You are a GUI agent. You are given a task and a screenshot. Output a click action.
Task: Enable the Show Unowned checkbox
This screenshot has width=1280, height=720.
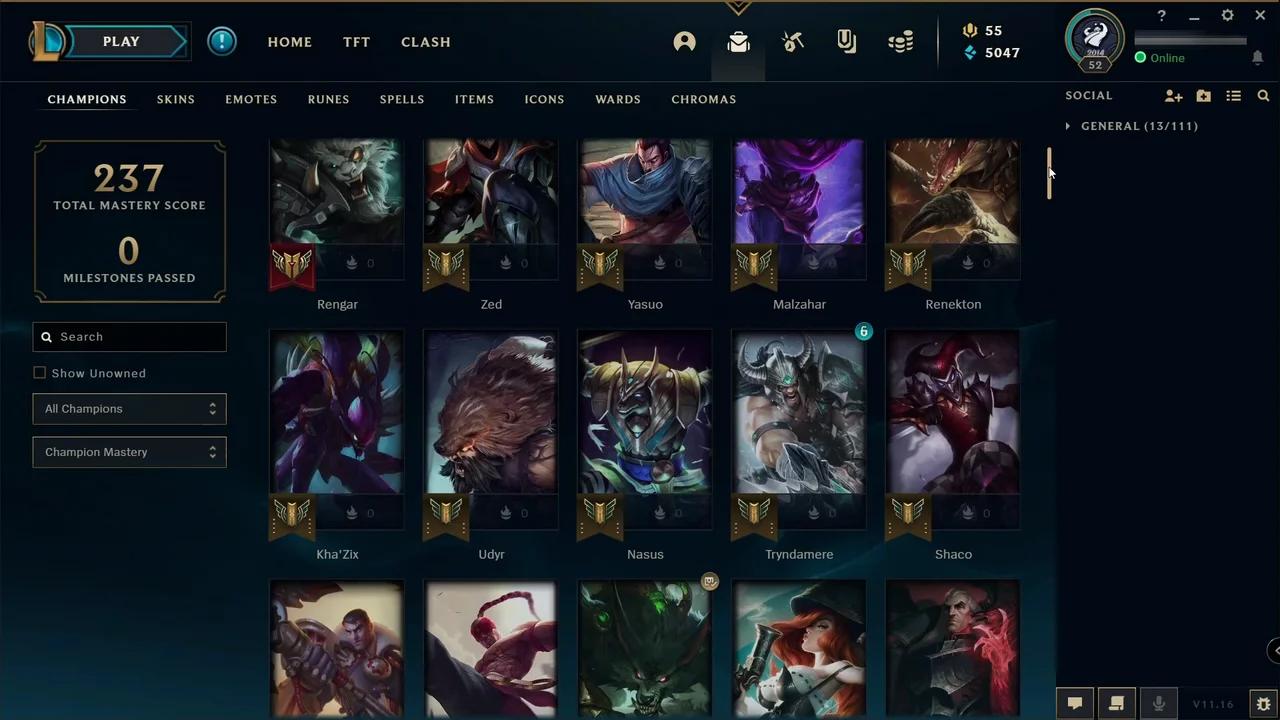(x=40, y=372)
